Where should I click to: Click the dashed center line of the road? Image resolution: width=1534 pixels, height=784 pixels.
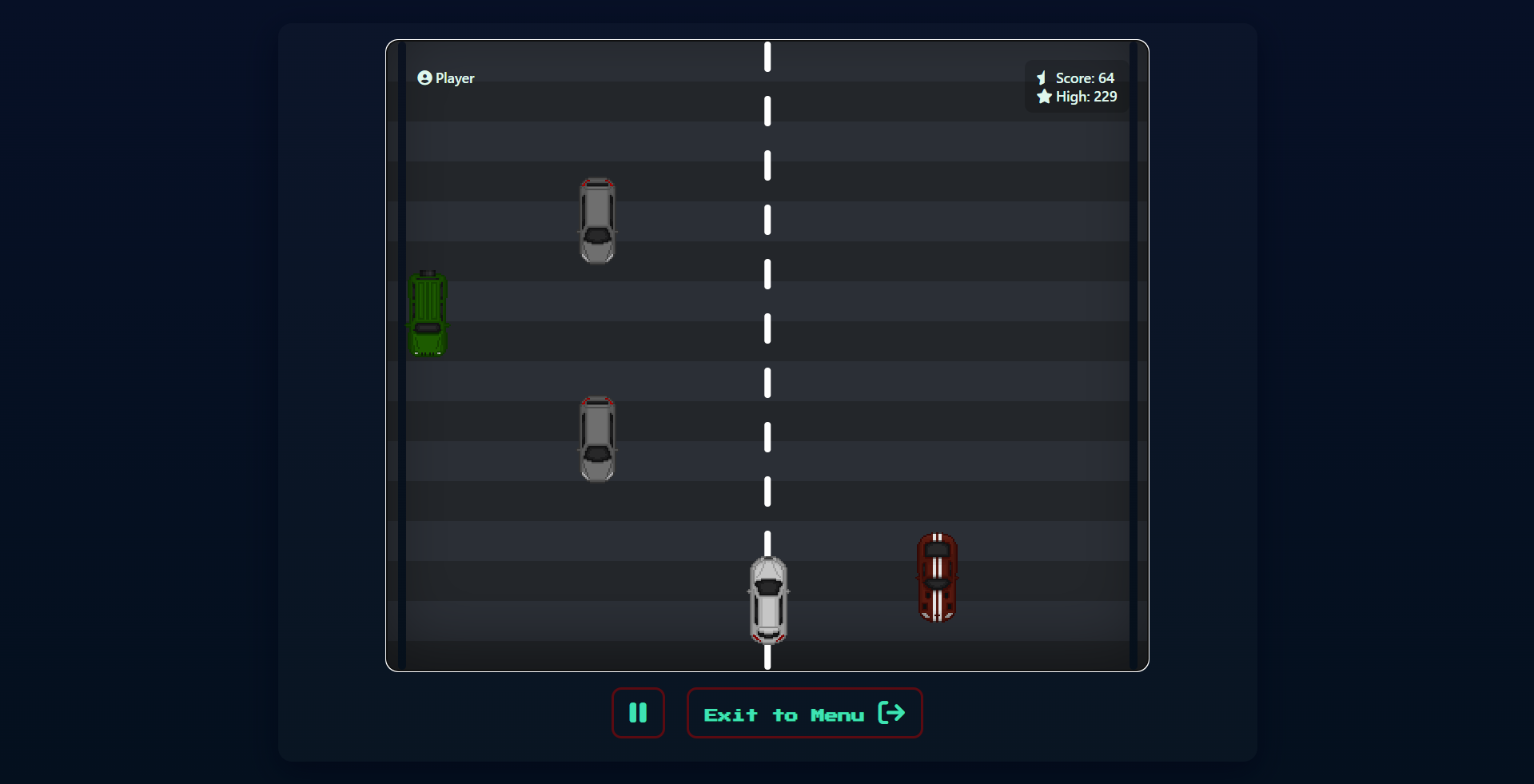(767, 328)
